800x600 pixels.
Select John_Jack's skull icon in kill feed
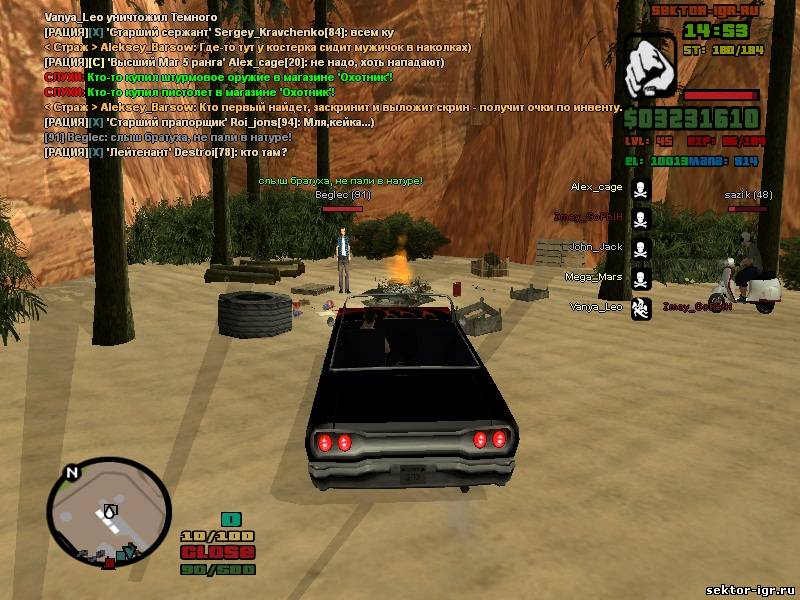(641, 247)
